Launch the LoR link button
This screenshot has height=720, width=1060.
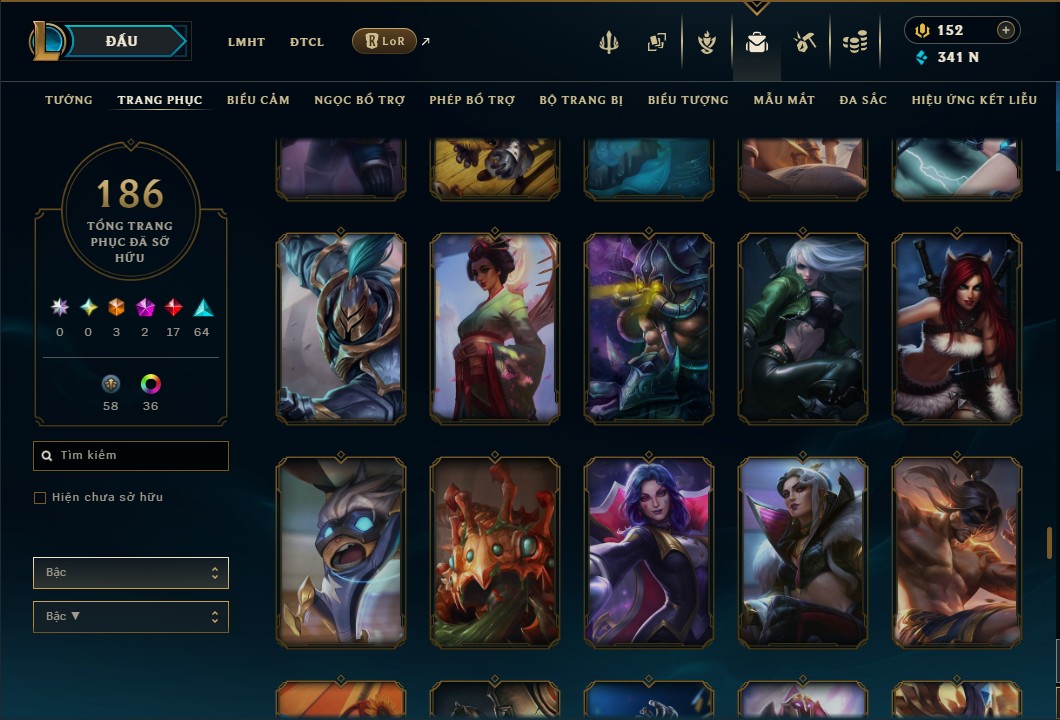point(384,41)
